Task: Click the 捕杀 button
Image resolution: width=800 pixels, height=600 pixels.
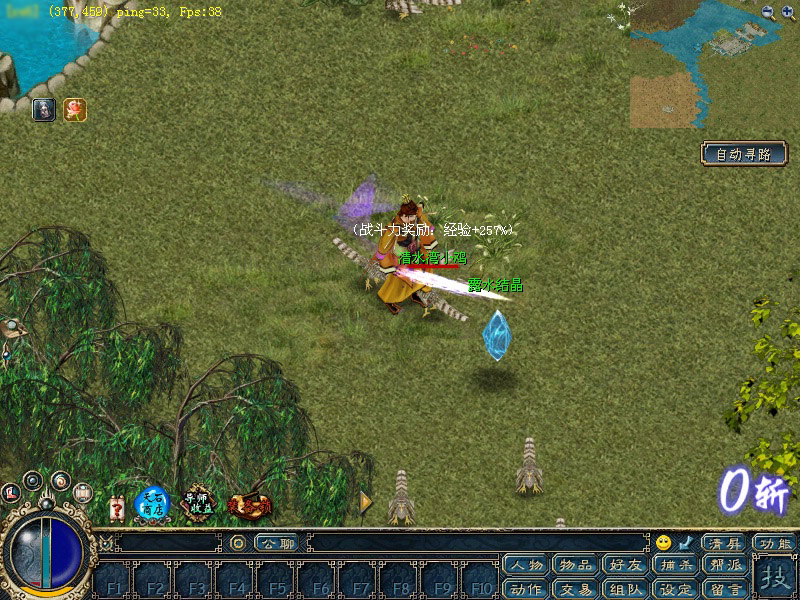Action: [677, 566]
